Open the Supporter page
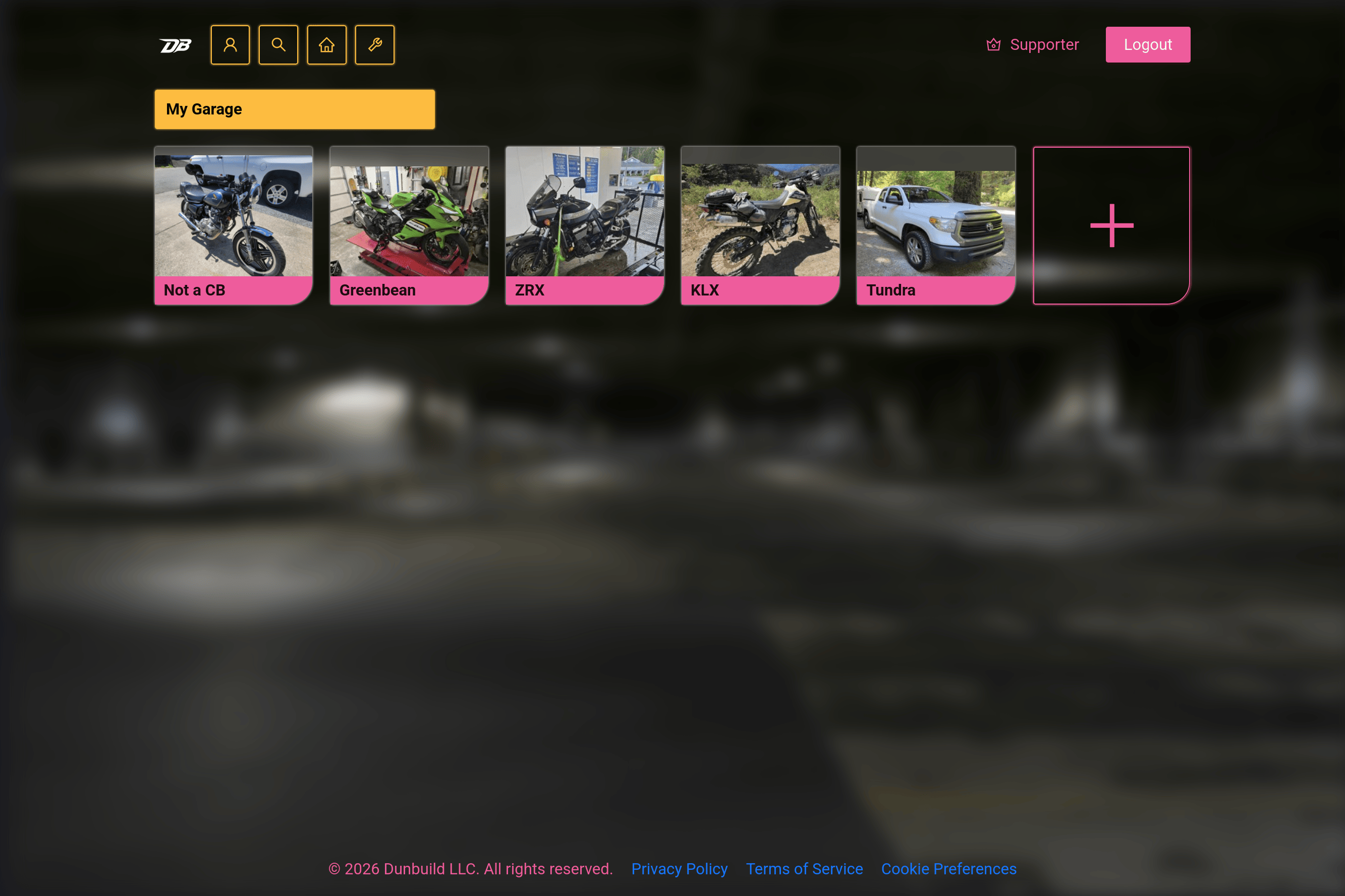This screenshot has height=896, width=1345. [1044, 44]
